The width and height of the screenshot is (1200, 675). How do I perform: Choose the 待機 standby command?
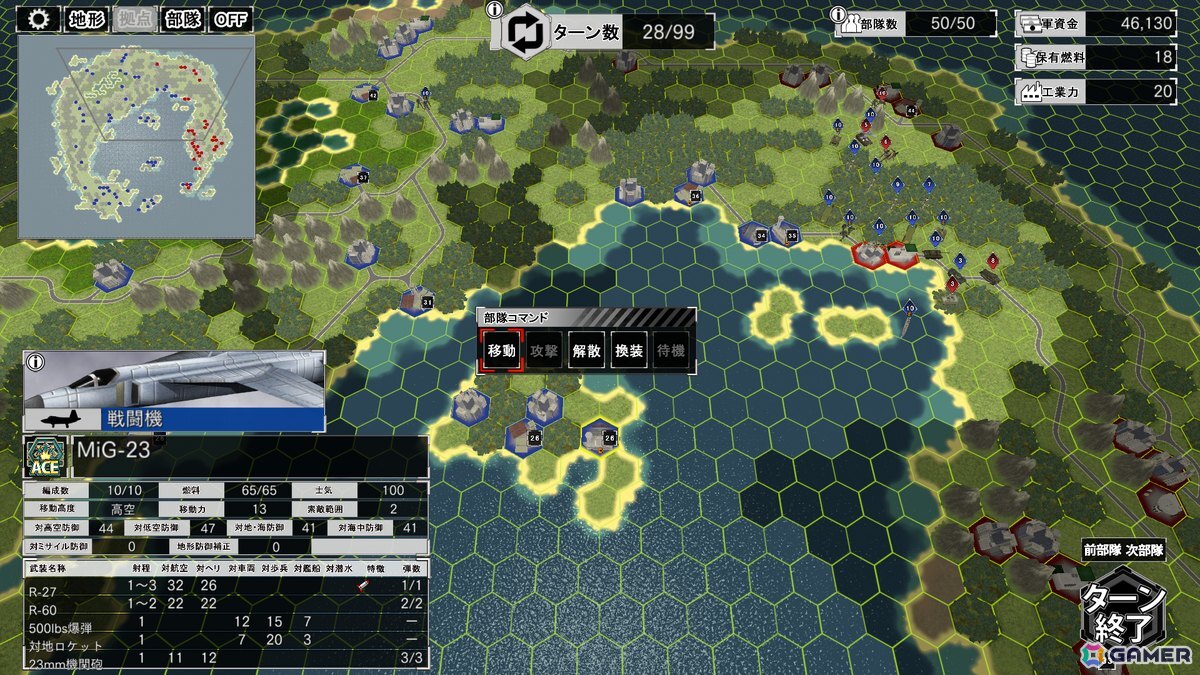(673, 351)
